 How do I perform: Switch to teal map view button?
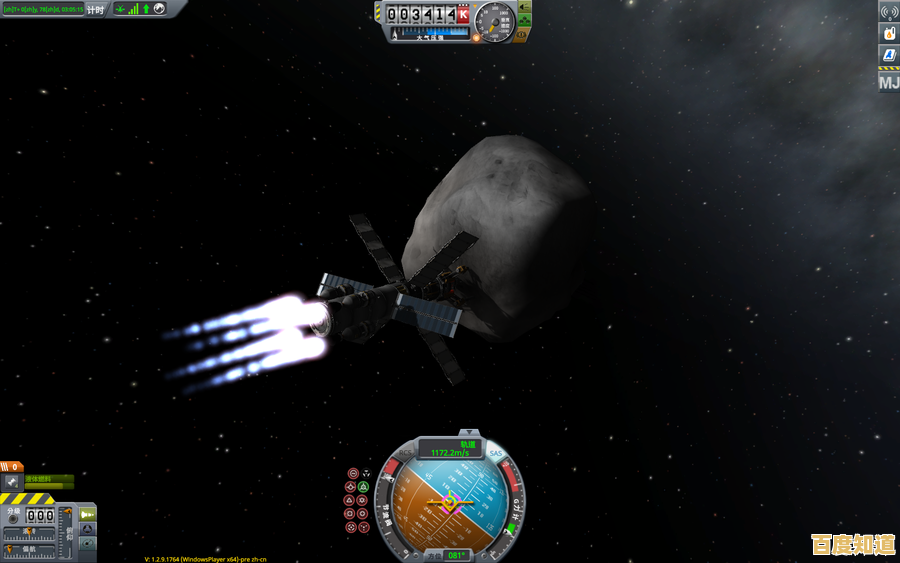tap(88, 544)
